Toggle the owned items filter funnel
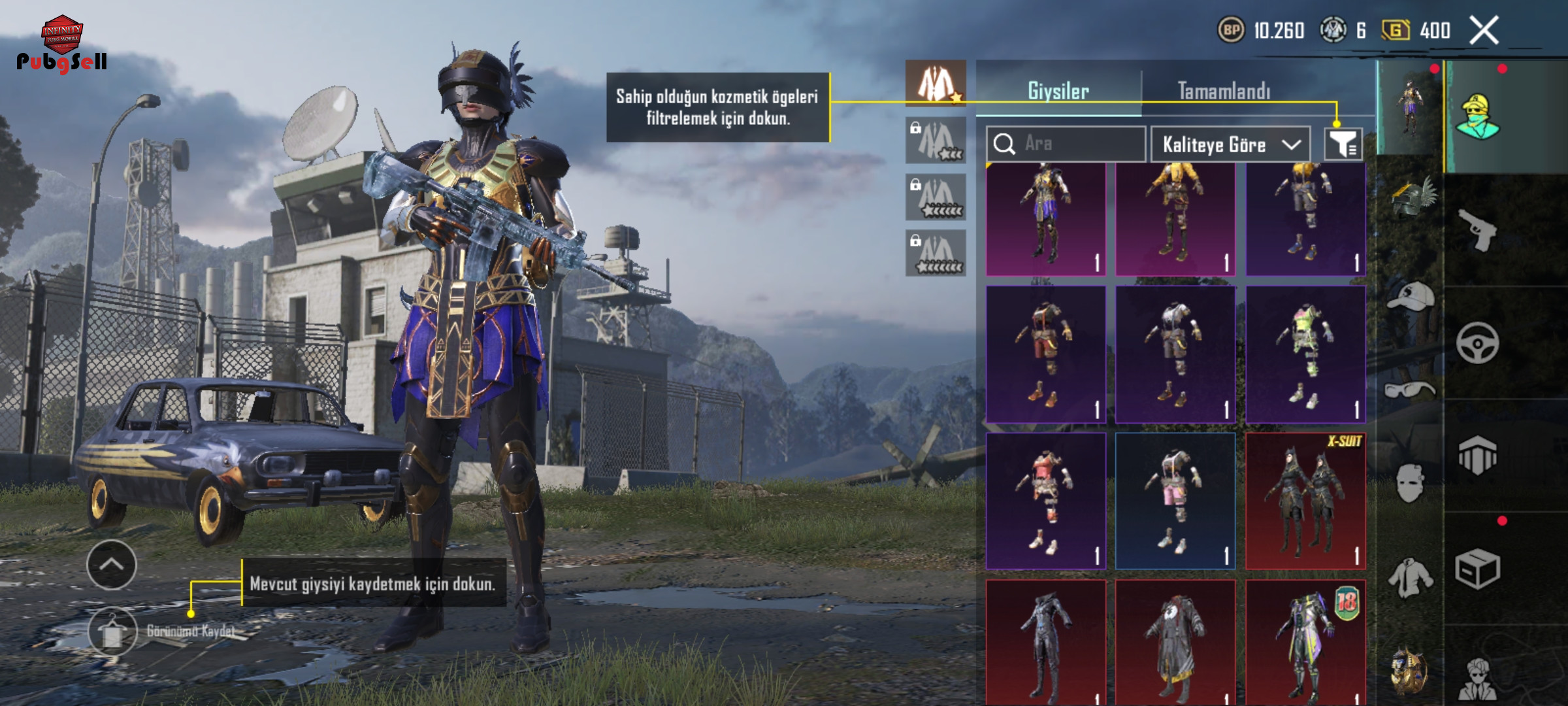The width and height of the screenshot is (1568, 706). coord(1343,144)
